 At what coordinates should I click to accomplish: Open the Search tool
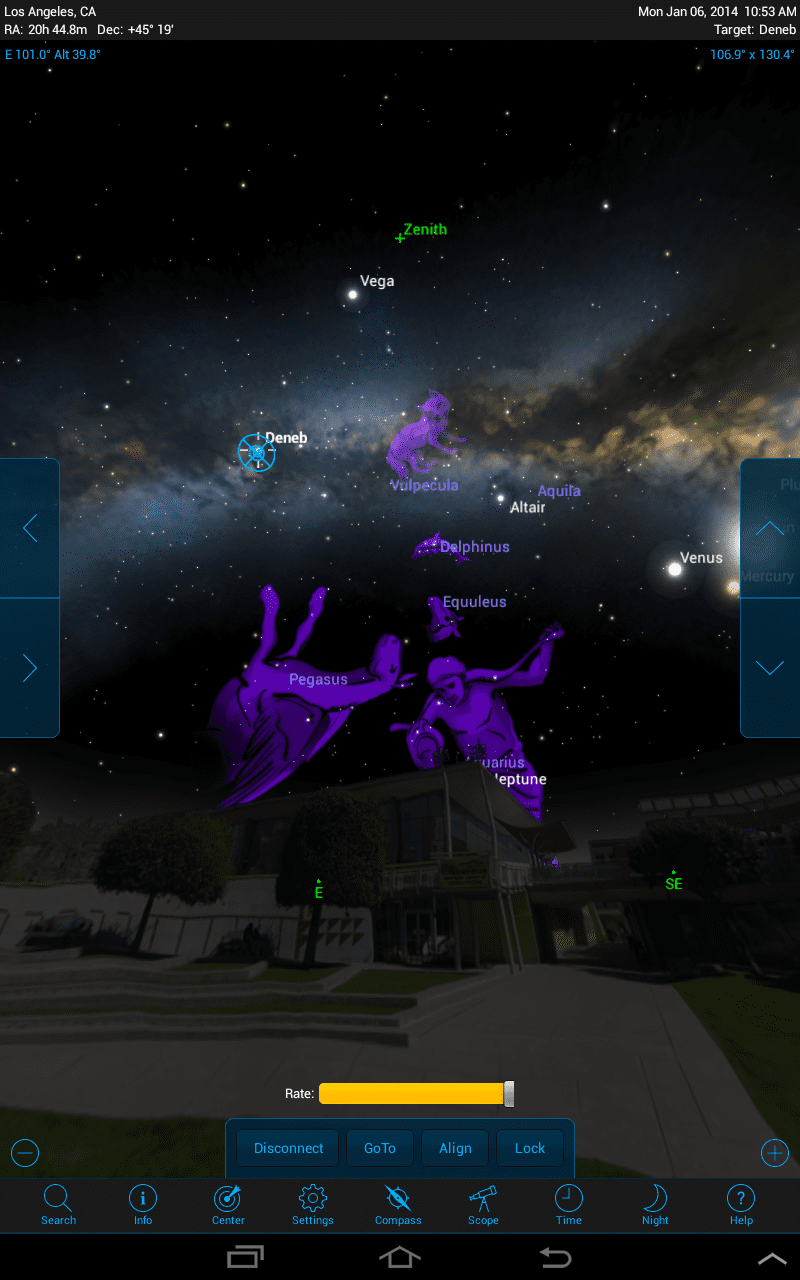click(x=58, y=1204)
